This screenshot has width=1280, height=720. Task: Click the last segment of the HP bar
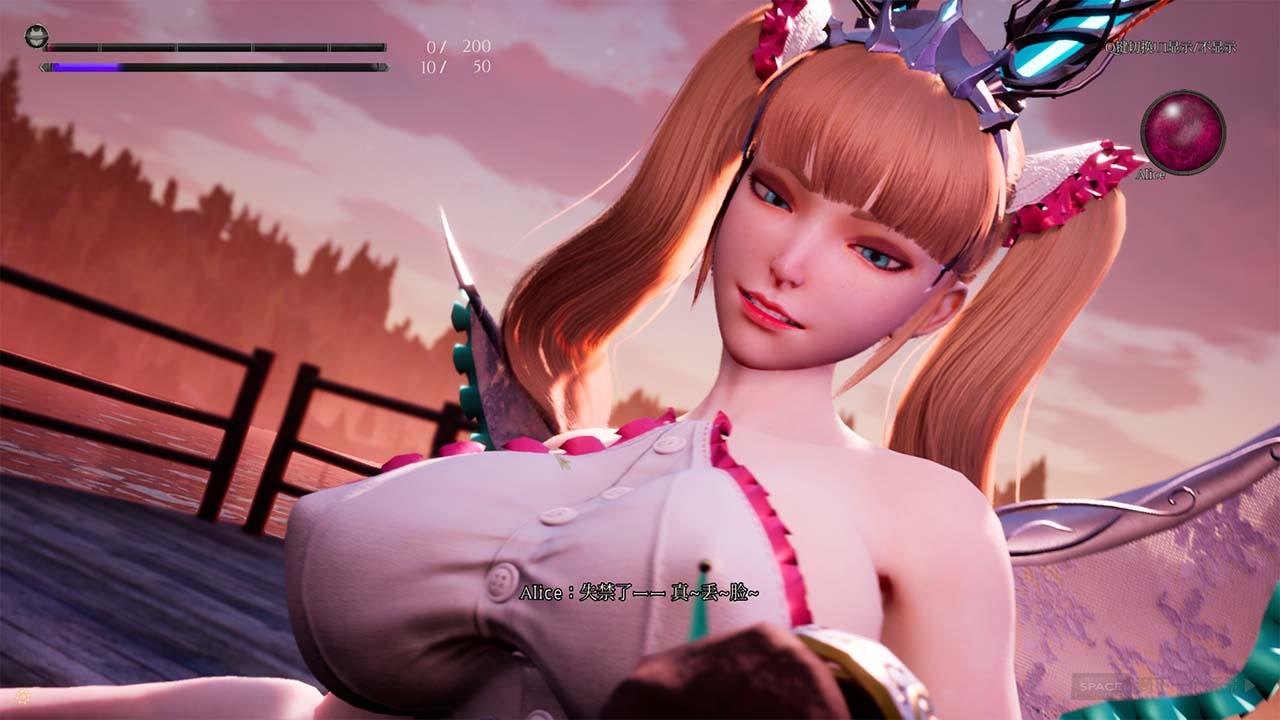point(355,45)
